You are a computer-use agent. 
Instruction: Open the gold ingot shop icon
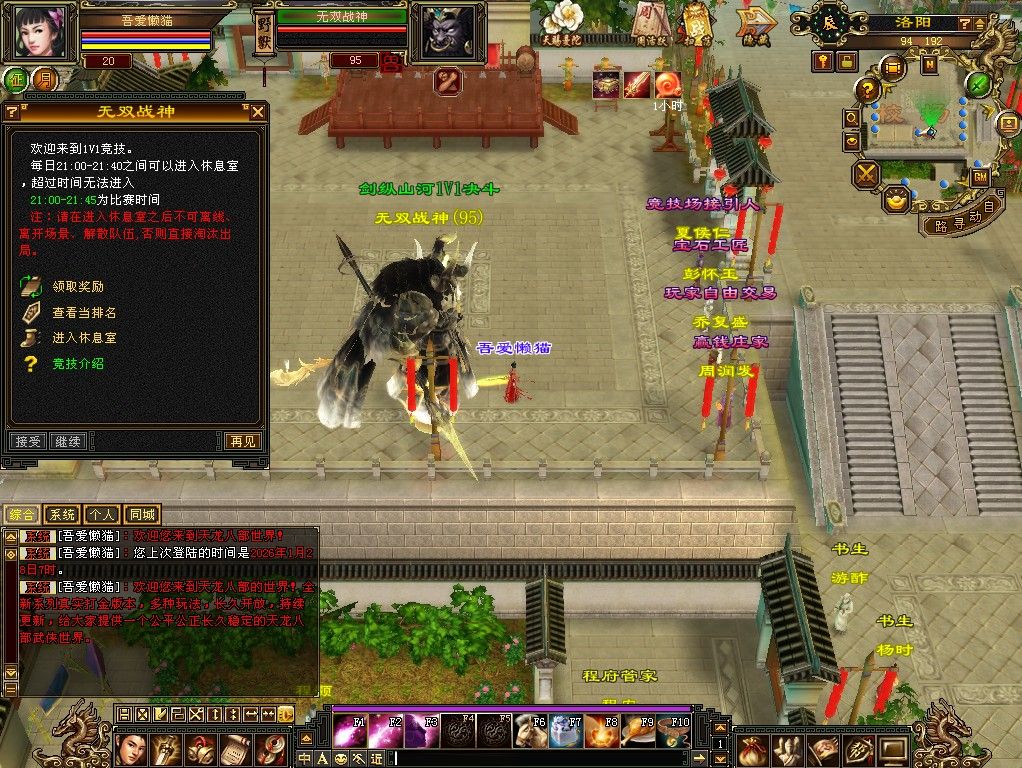point(896,199)
